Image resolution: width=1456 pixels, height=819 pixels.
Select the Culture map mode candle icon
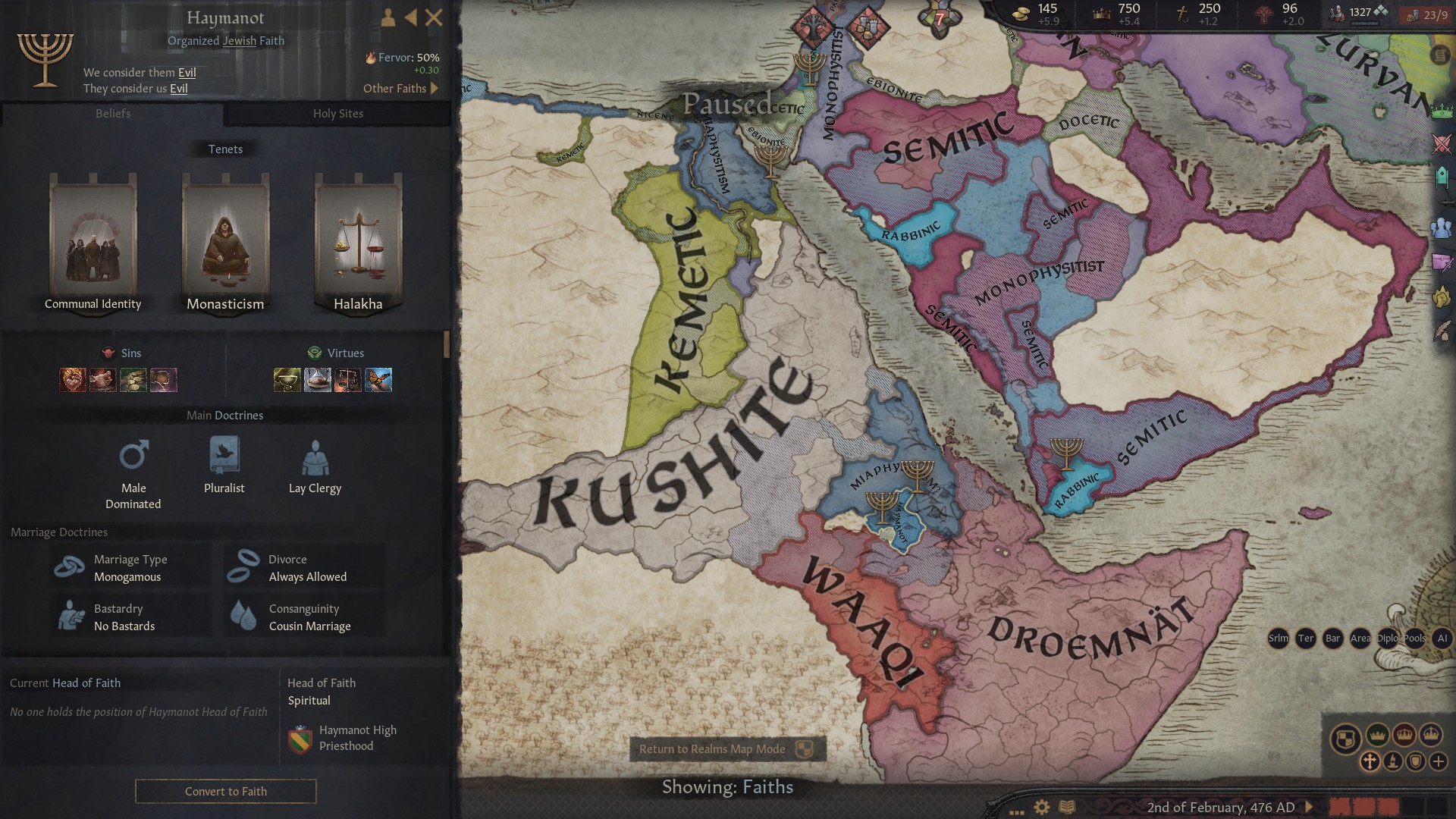1394,761
